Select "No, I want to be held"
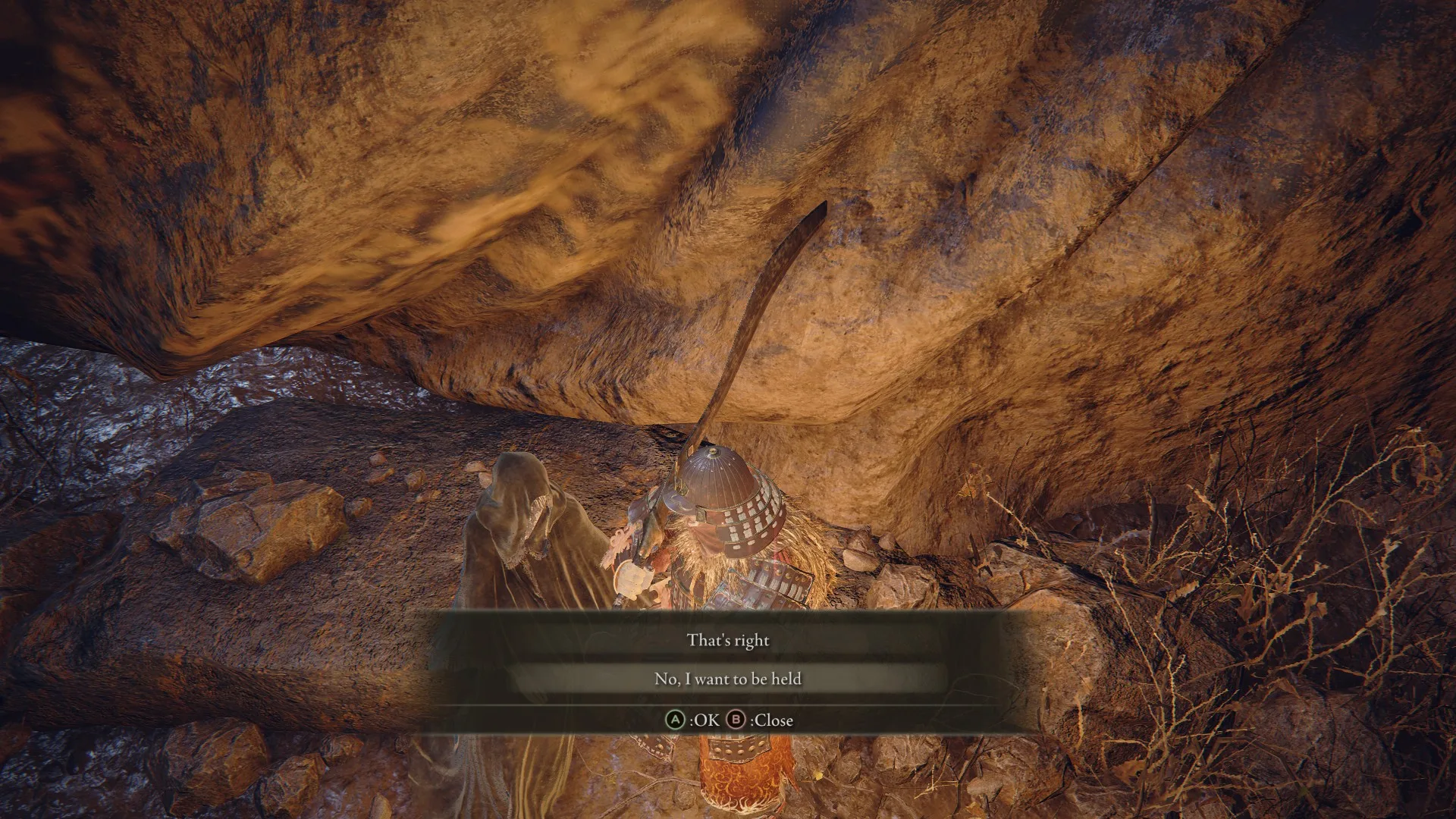The width and height of the screenshot is (1456, 819). click(x=728, y=679)
